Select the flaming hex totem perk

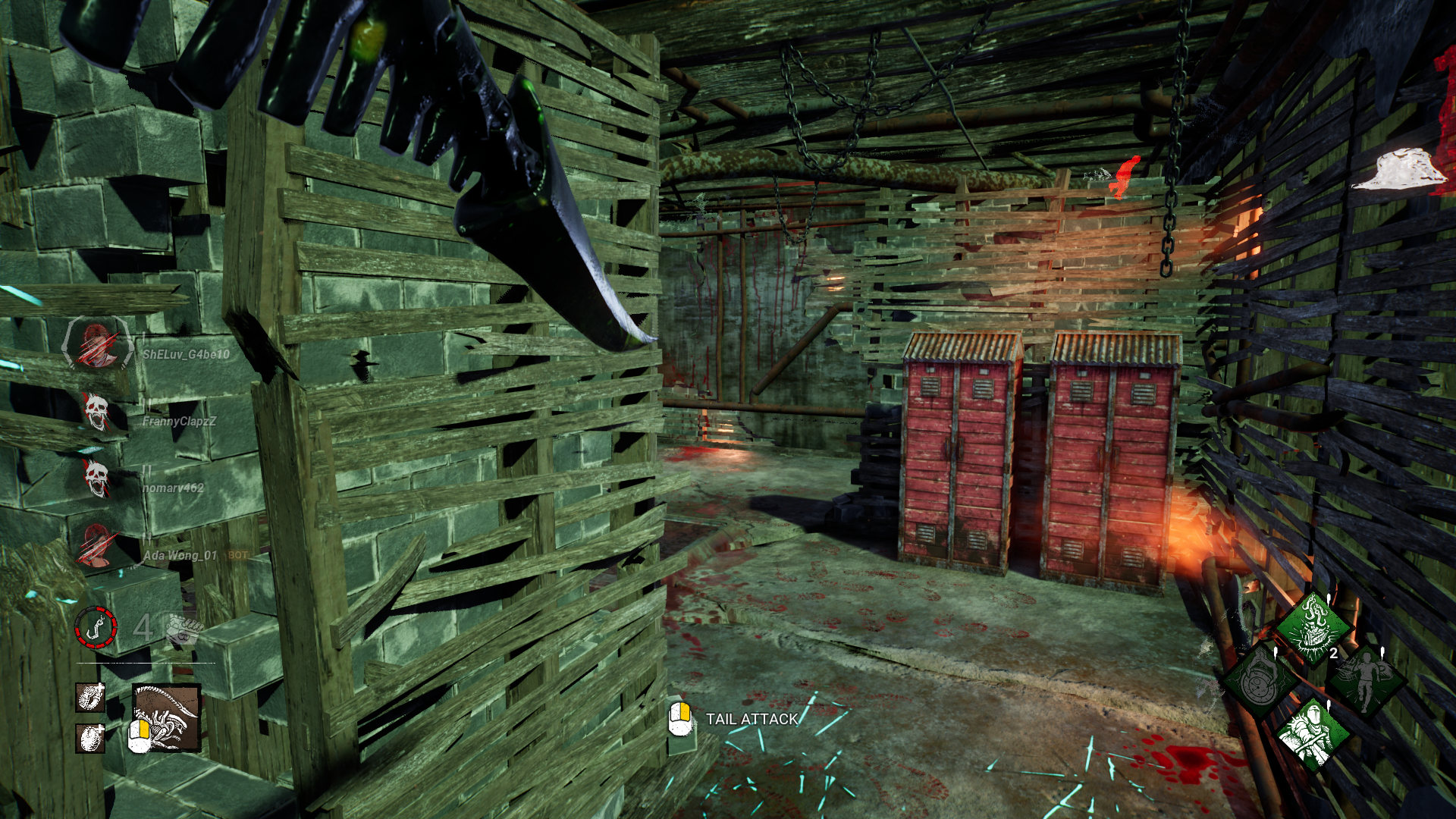click(1313, 629)
